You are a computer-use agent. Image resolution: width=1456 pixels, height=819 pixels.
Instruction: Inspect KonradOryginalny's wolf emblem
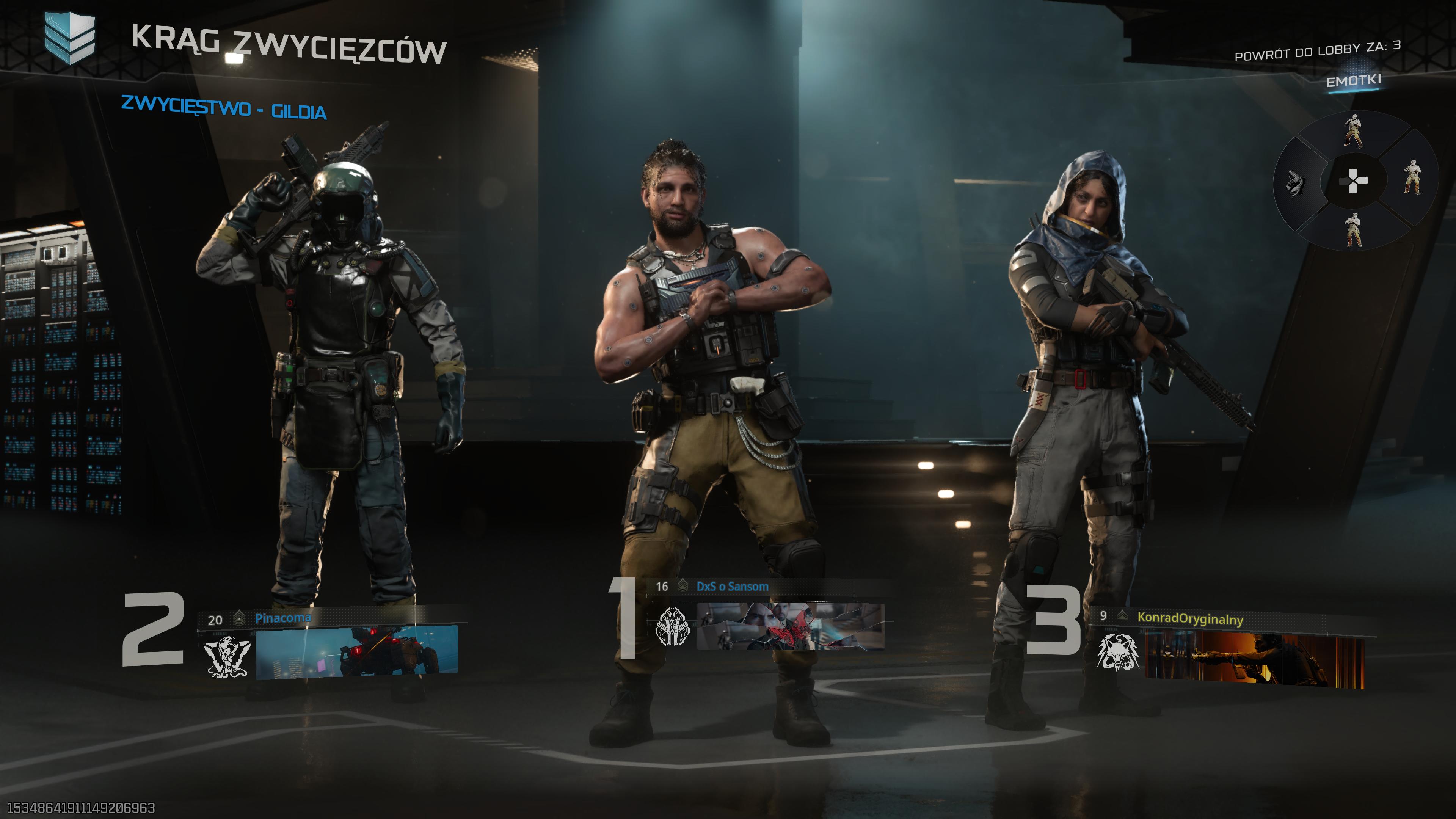pos(1117,653)
